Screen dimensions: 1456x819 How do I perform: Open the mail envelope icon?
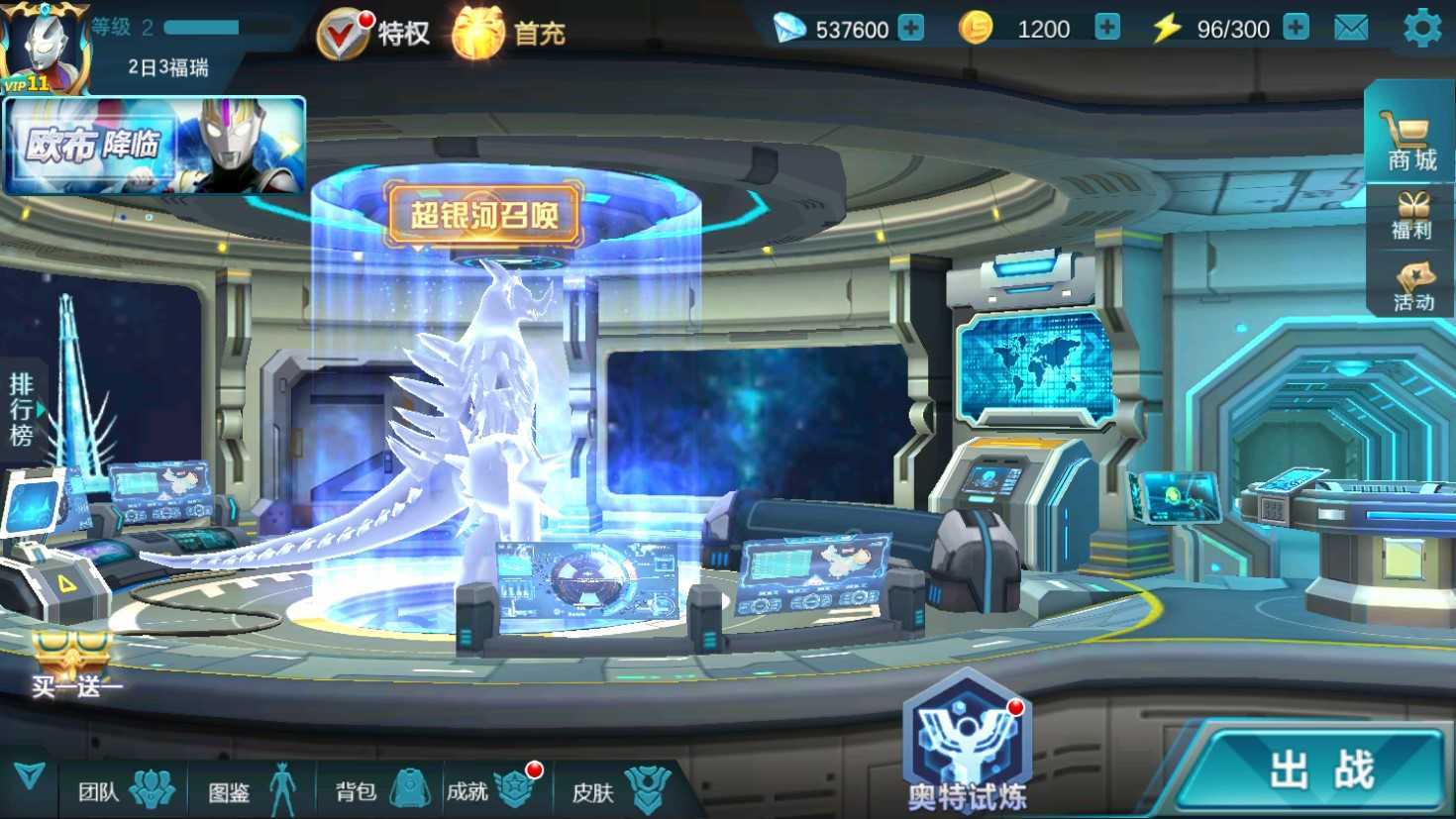[1351, 29]
